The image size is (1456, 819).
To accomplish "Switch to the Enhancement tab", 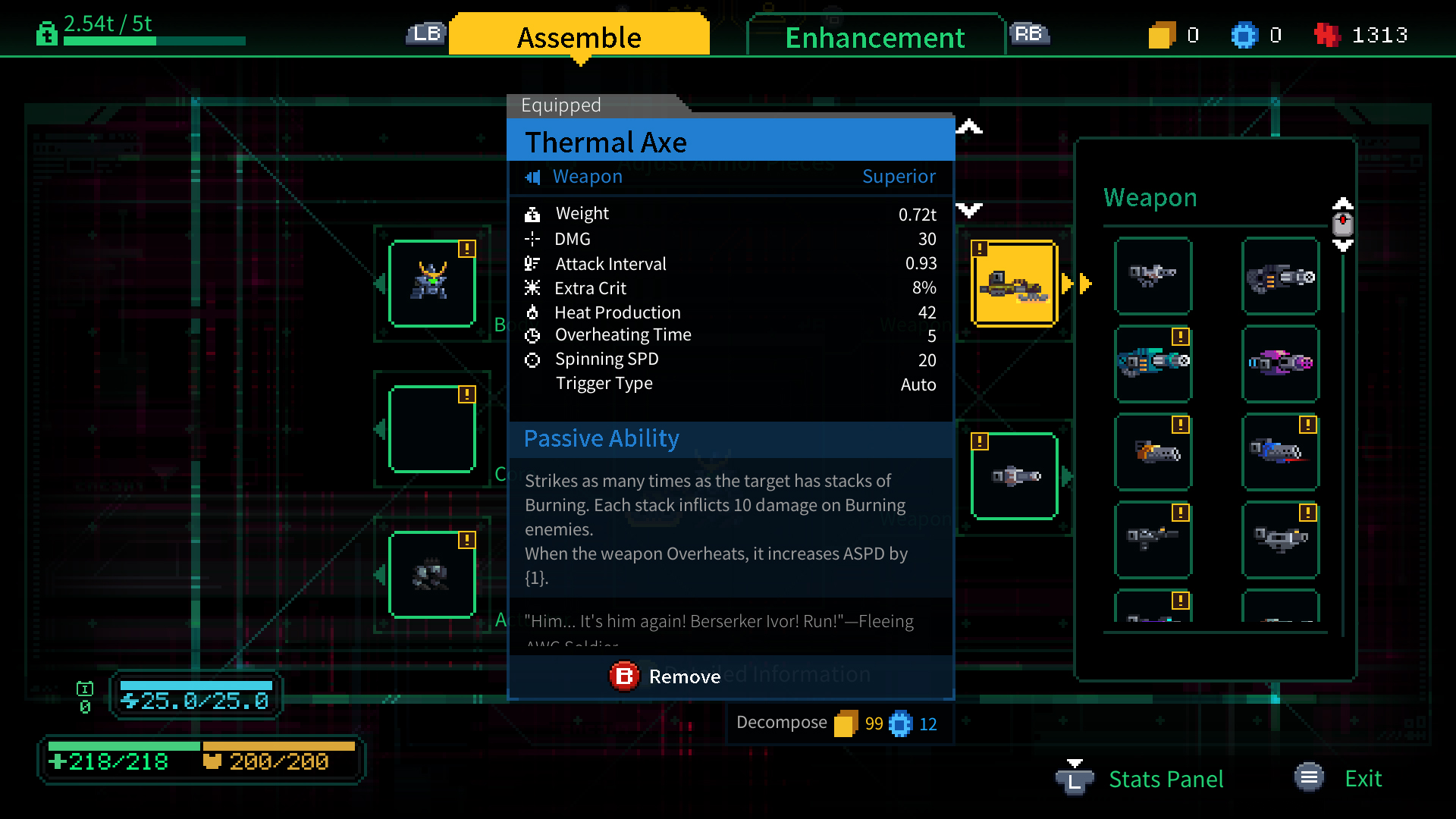I will click(x=874, y=37).
